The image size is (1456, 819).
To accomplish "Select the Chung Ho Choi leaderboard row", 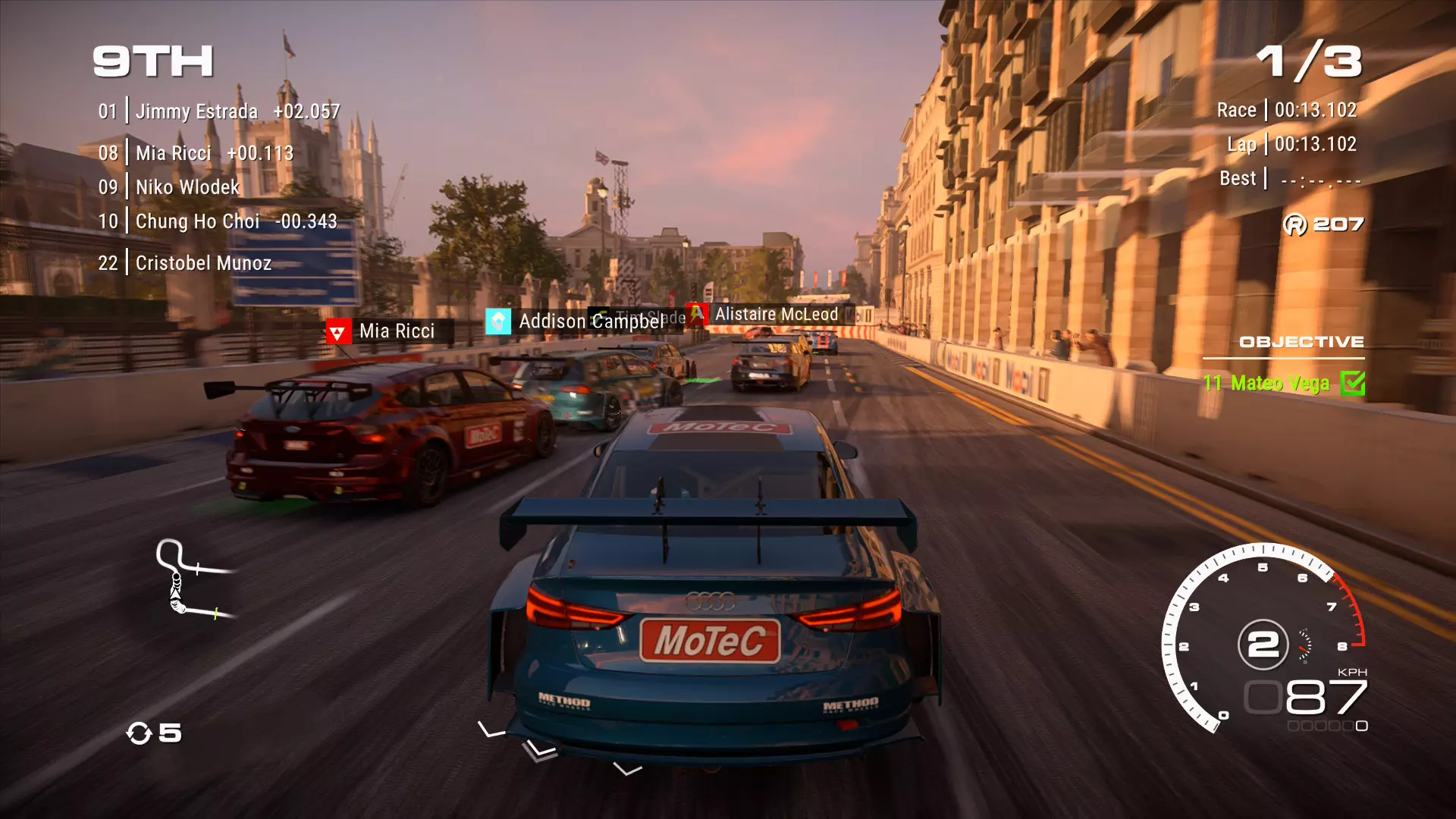I will click(217, 221).
